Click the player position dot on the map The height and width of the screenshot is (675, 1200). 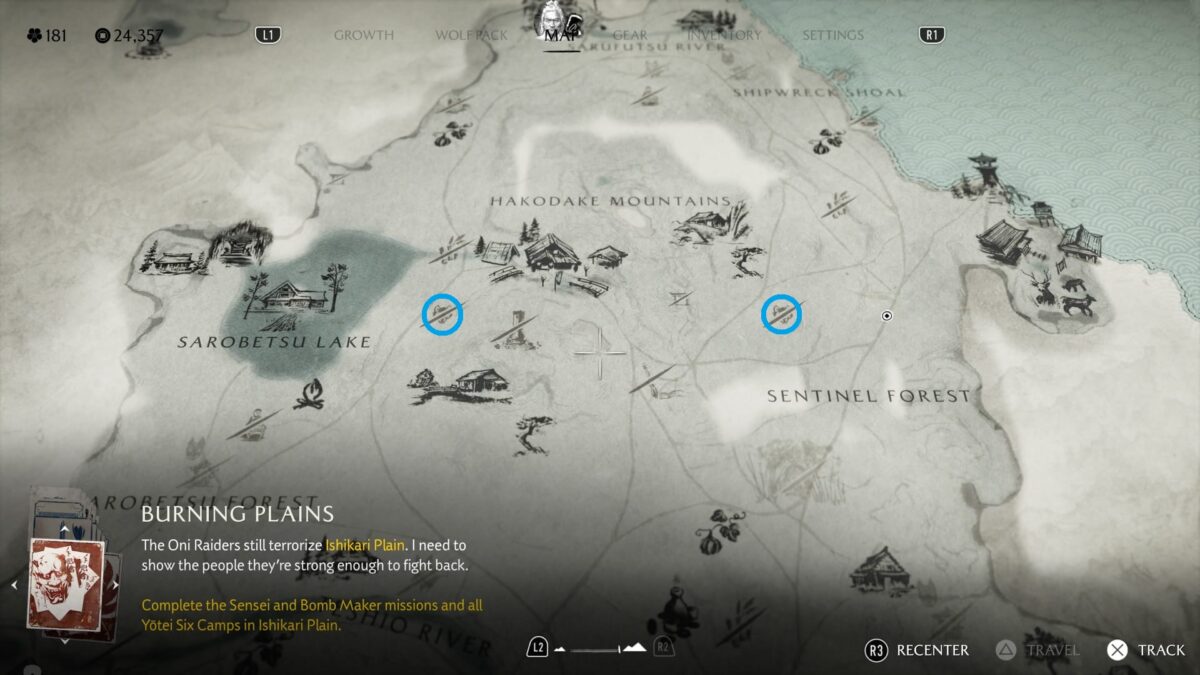coord(886,316)
